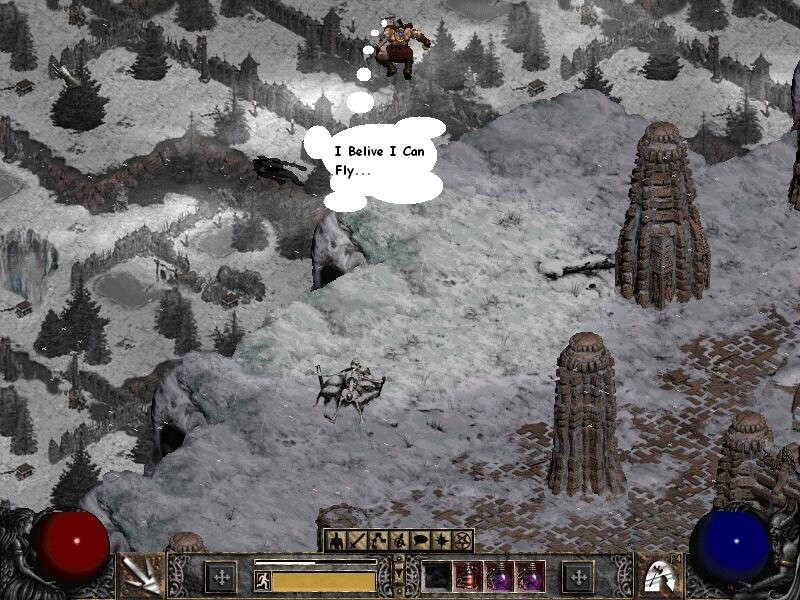
Task: Open the character sheet silhouette icon
Action: pos(336,541)
